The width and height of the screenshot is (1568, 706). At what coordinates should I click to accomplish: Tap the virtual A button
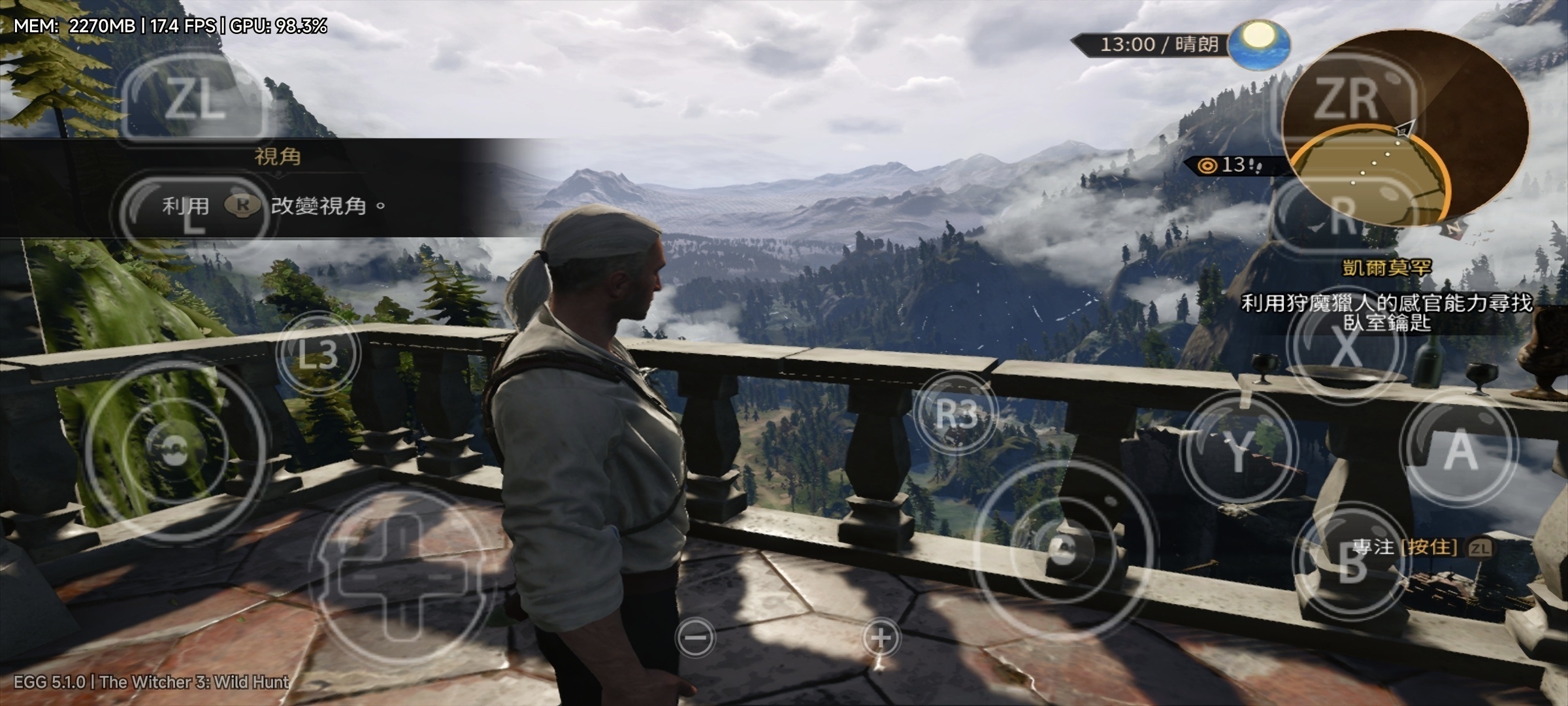(x=1460, y=451)
